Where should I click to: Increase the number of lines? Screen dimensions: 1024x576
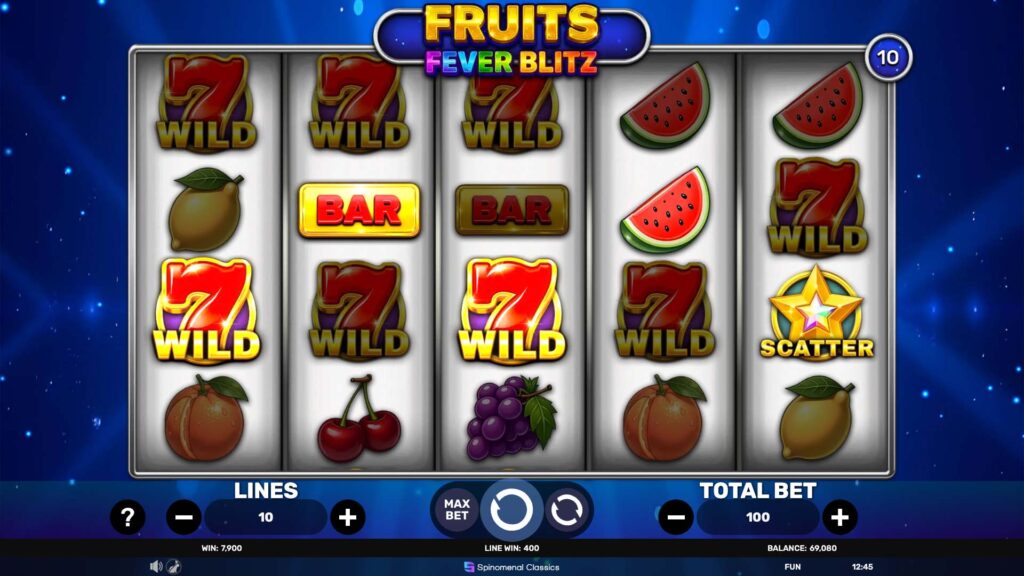(x=347, y=517)
